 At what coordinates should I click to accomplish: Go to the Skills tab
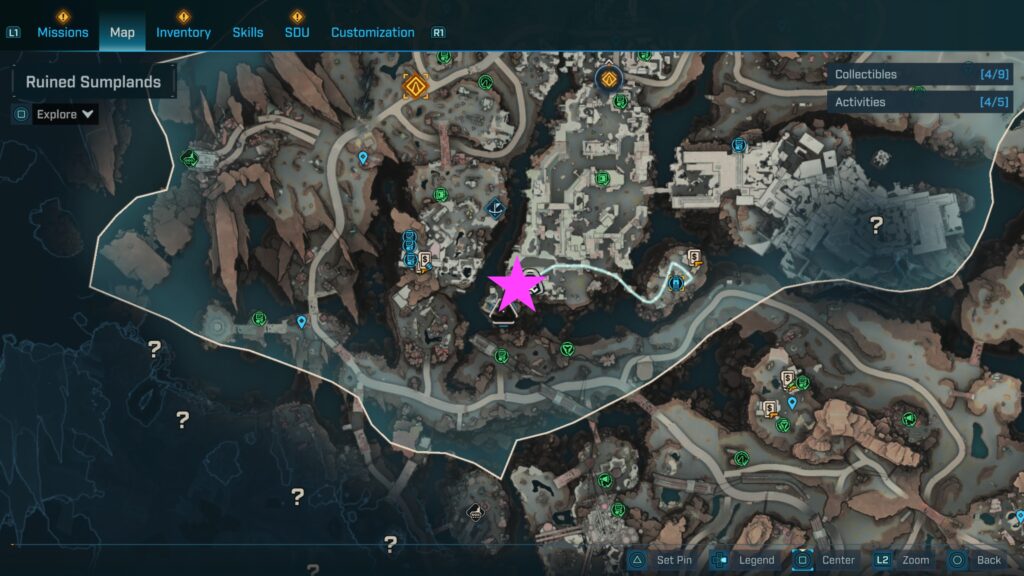coord(248,32)
